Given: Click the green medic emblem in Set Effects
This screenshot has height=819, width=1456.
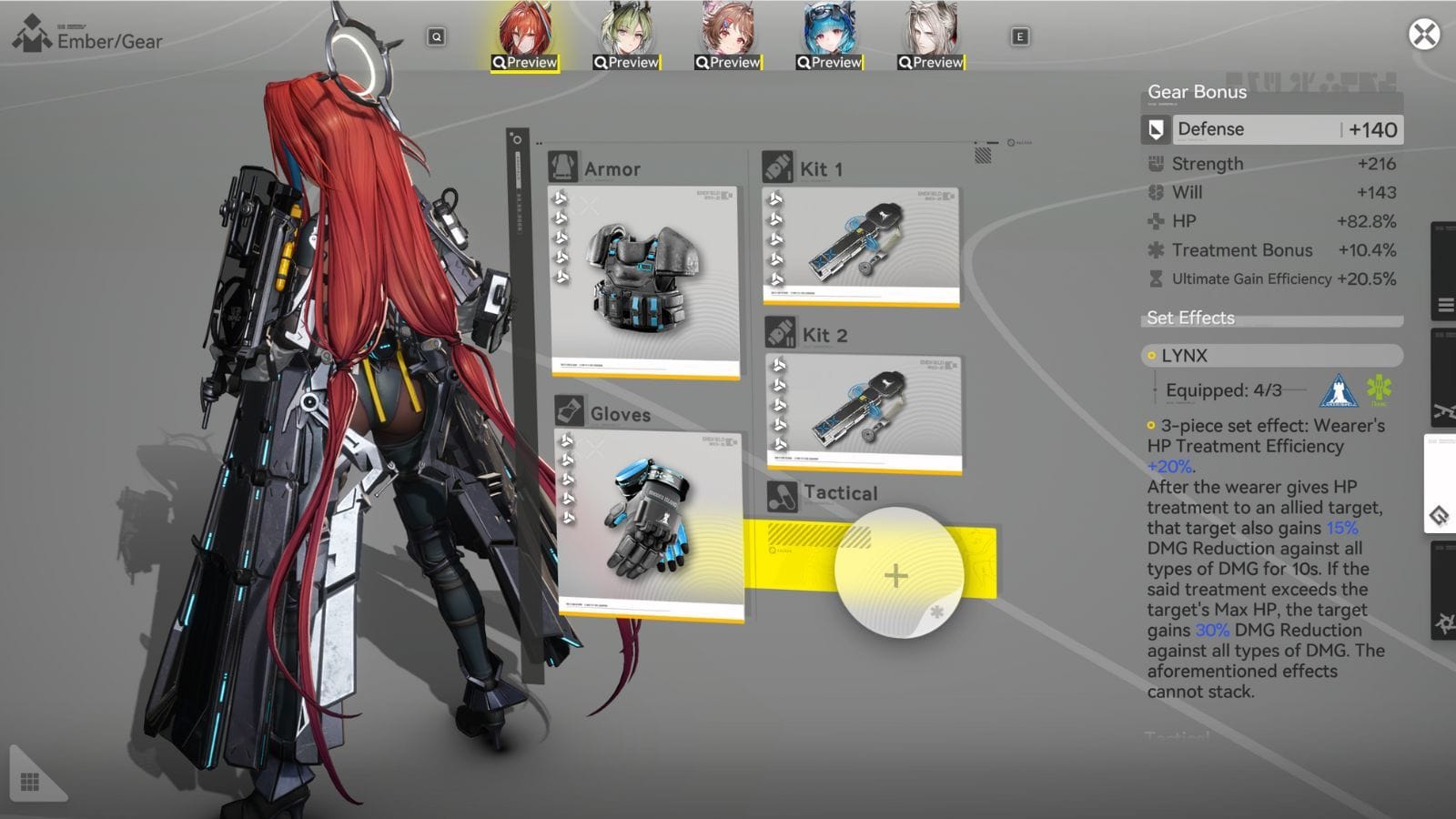Looking at the screenshot, I should (x=1376, y=389).
